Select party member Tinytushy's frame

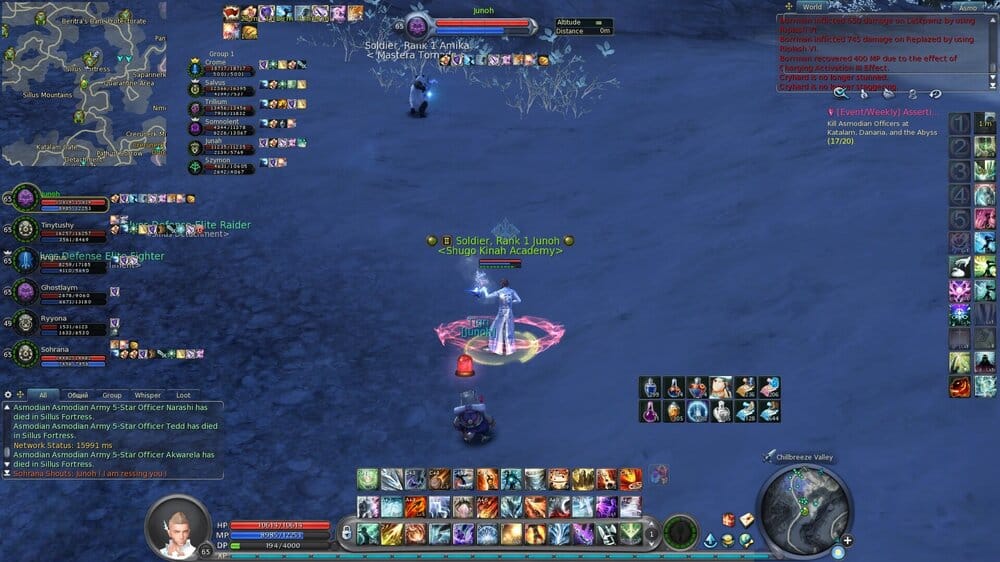(25, 230)
